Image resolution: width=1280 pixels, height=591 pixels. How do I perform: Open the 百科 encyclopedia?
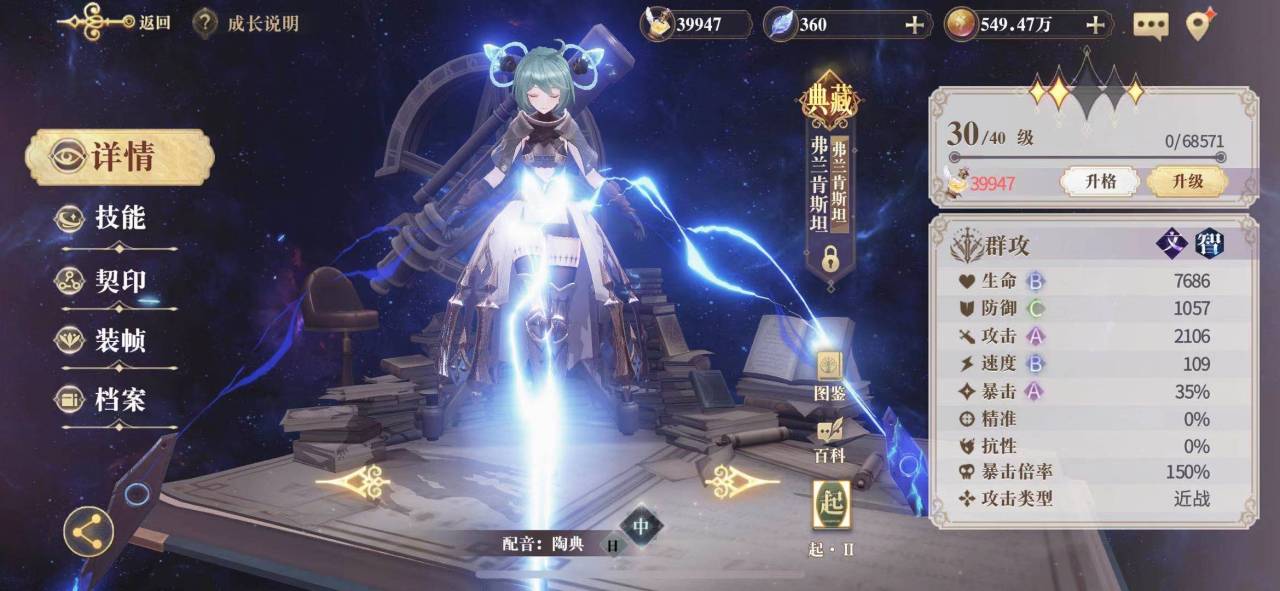click(830, 440)
